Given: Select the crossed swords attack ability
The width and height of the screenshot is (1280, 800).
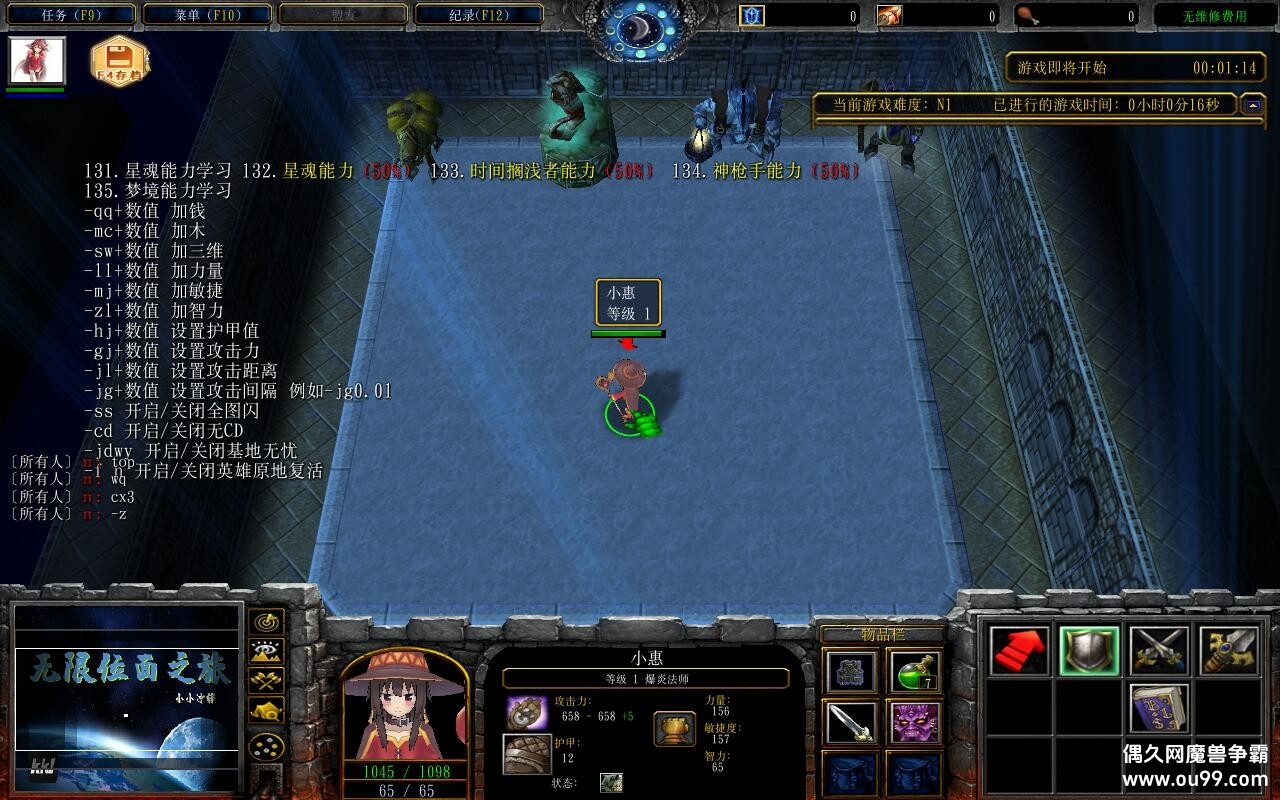Looking at the screenshot, I should tap(1160, 650).
